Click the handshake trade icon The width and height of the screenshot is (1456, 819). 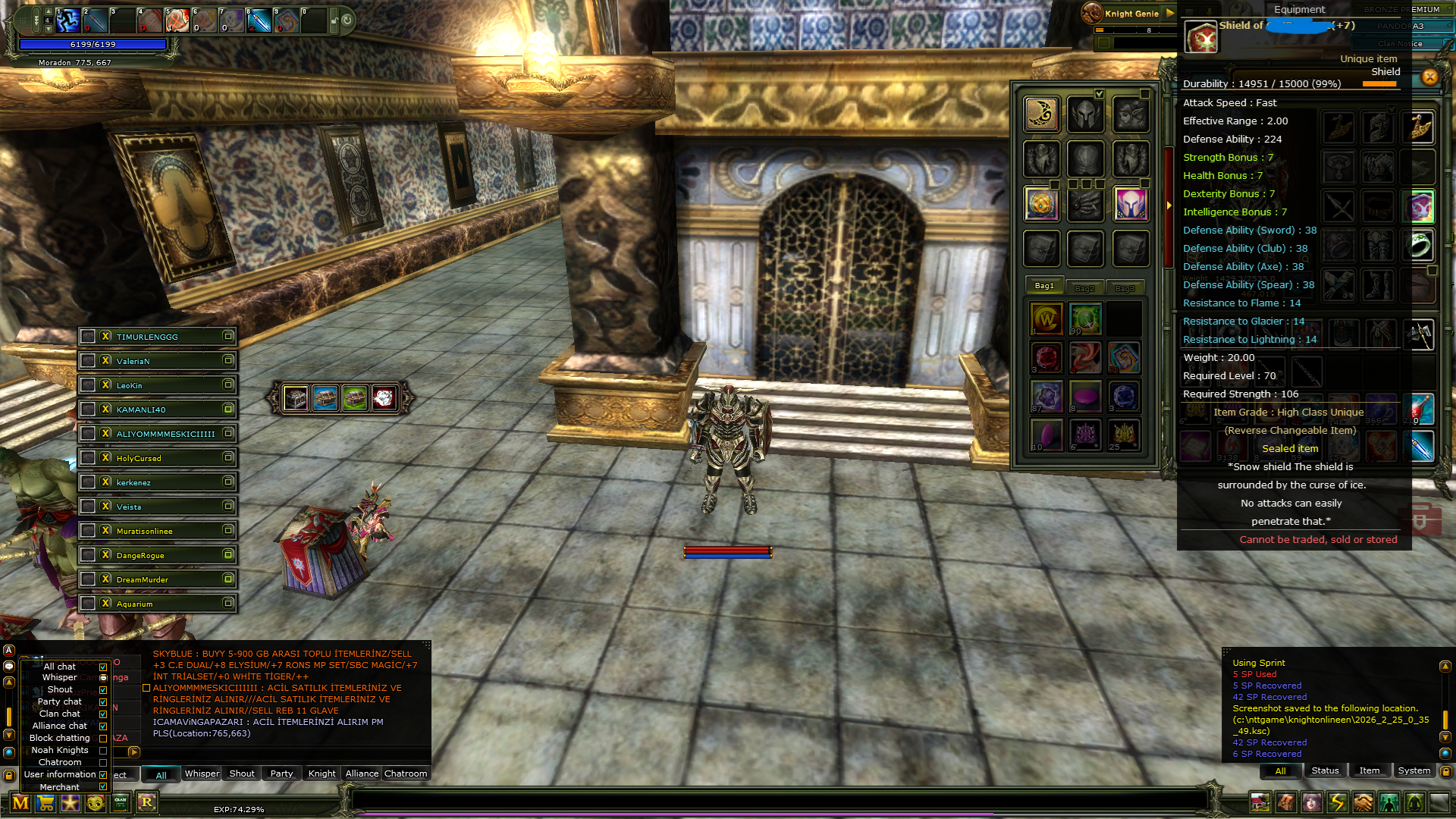tap(1363, 802)
